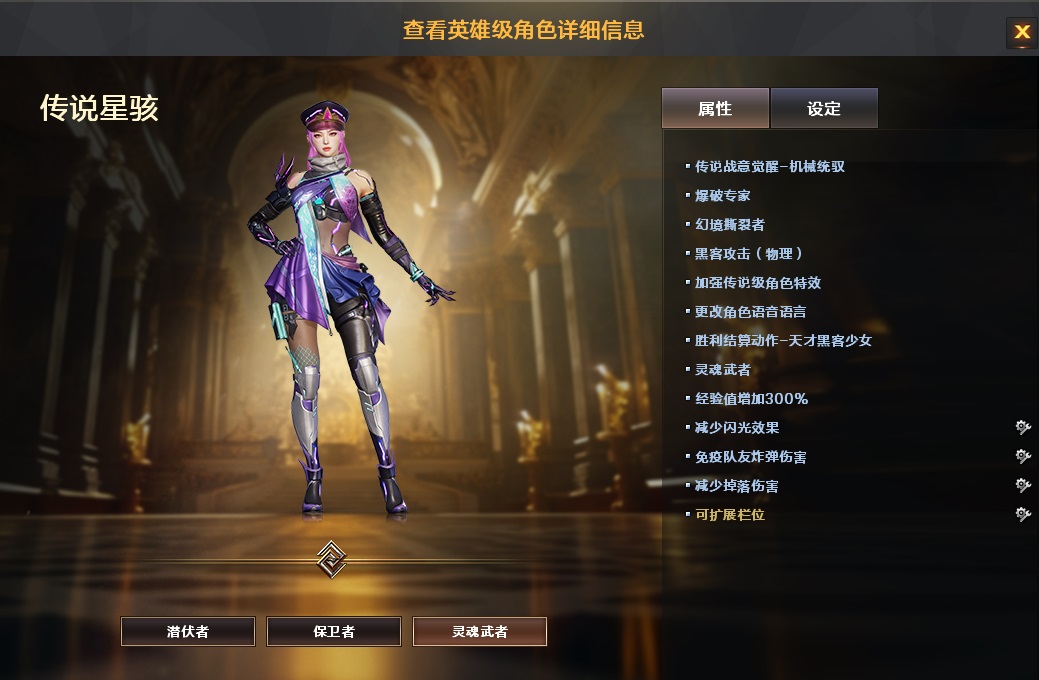Choose the 经验值增加300% attribute line
Viewport: 1039px width, 680px height.
click(751, 399)
